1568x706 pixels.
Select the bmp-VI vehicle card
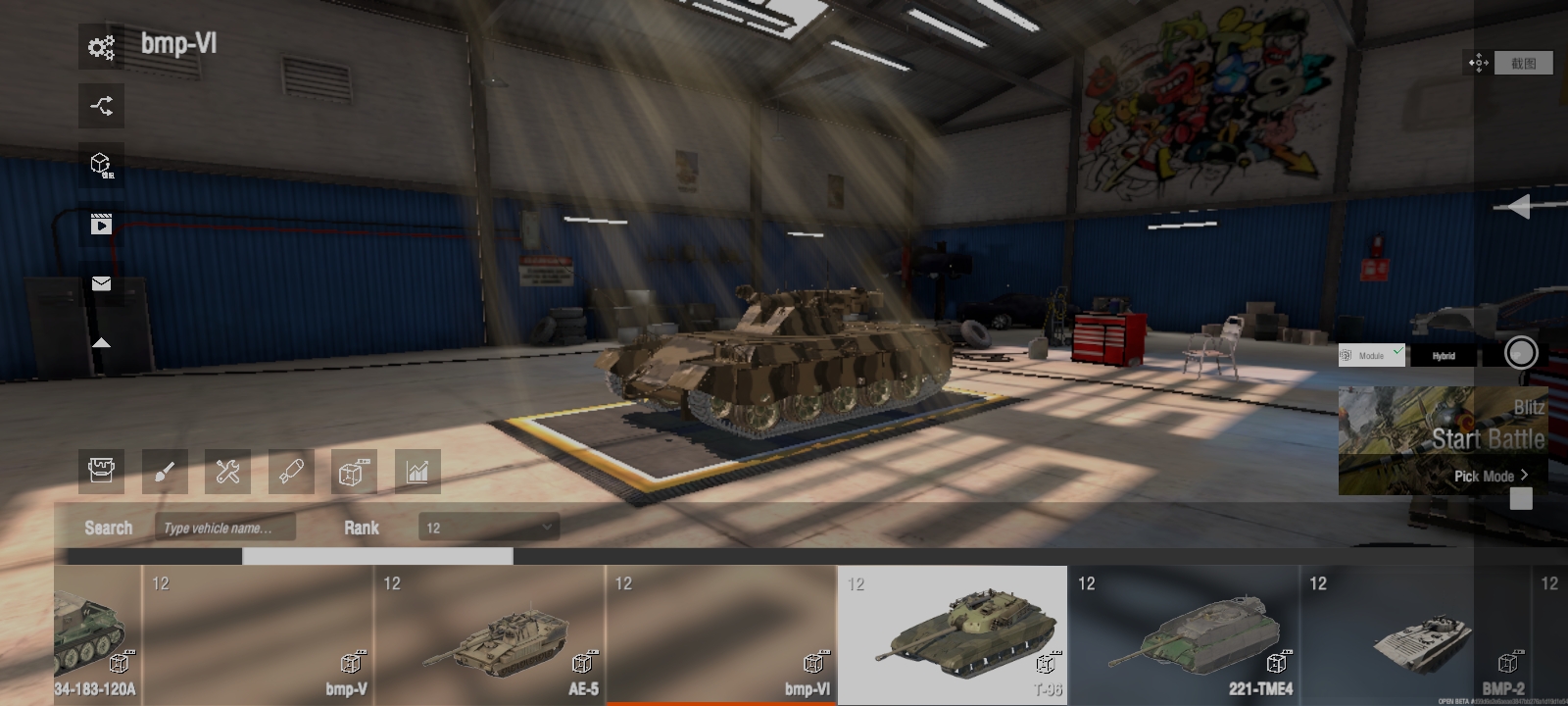(x=721, y=632)
